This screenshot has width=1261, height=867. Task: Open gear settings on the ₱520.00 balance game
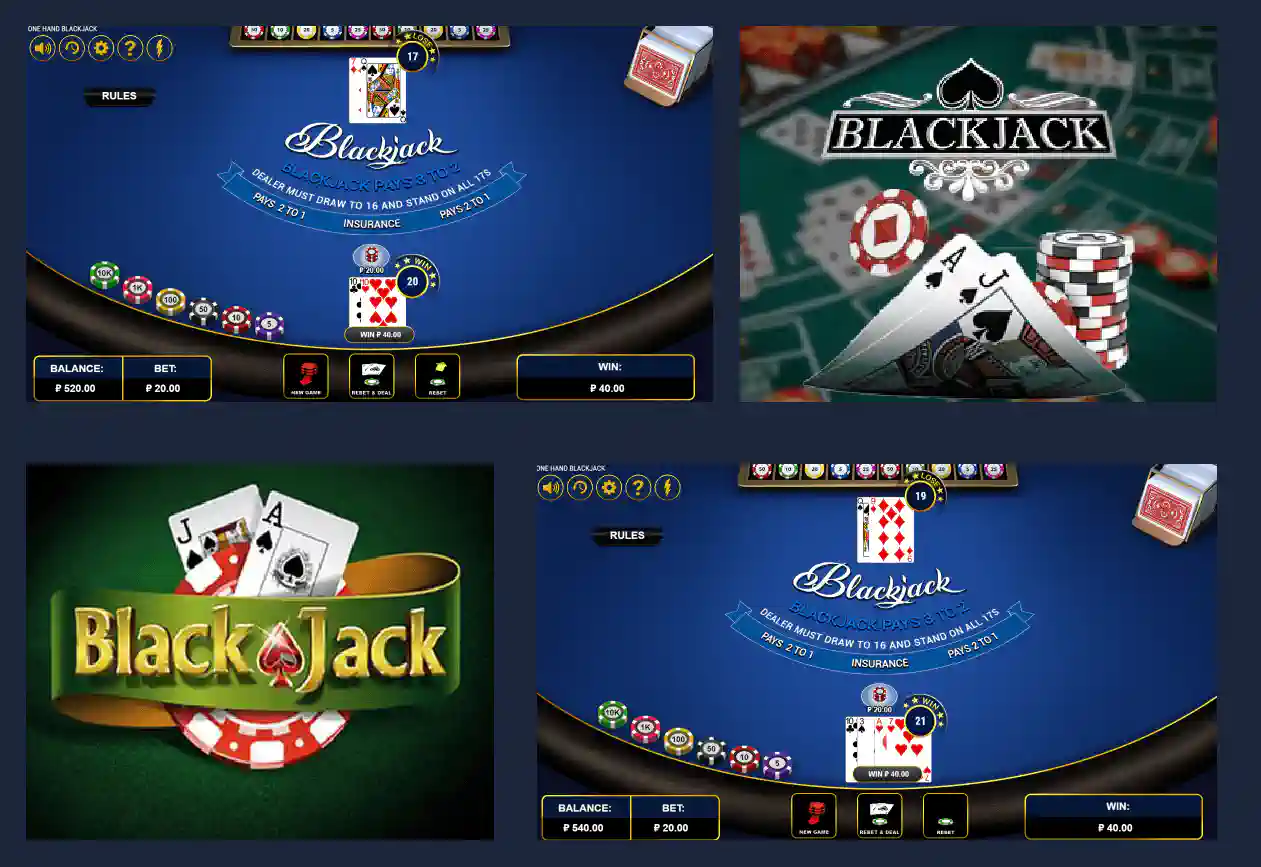coord(101,47)
